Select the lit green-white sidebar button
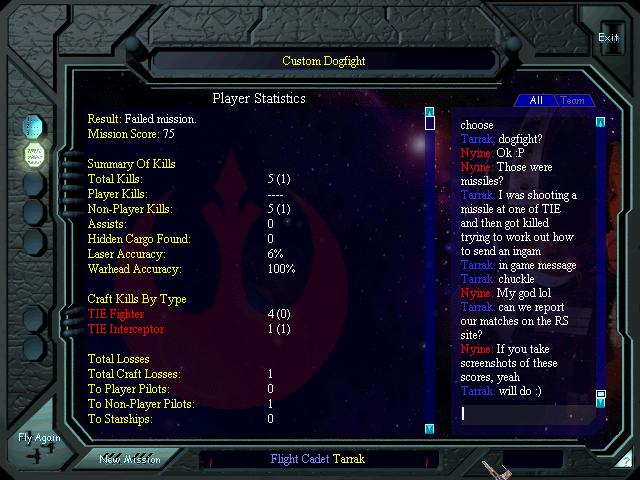 pyautogui.click(x=35, y=155)
